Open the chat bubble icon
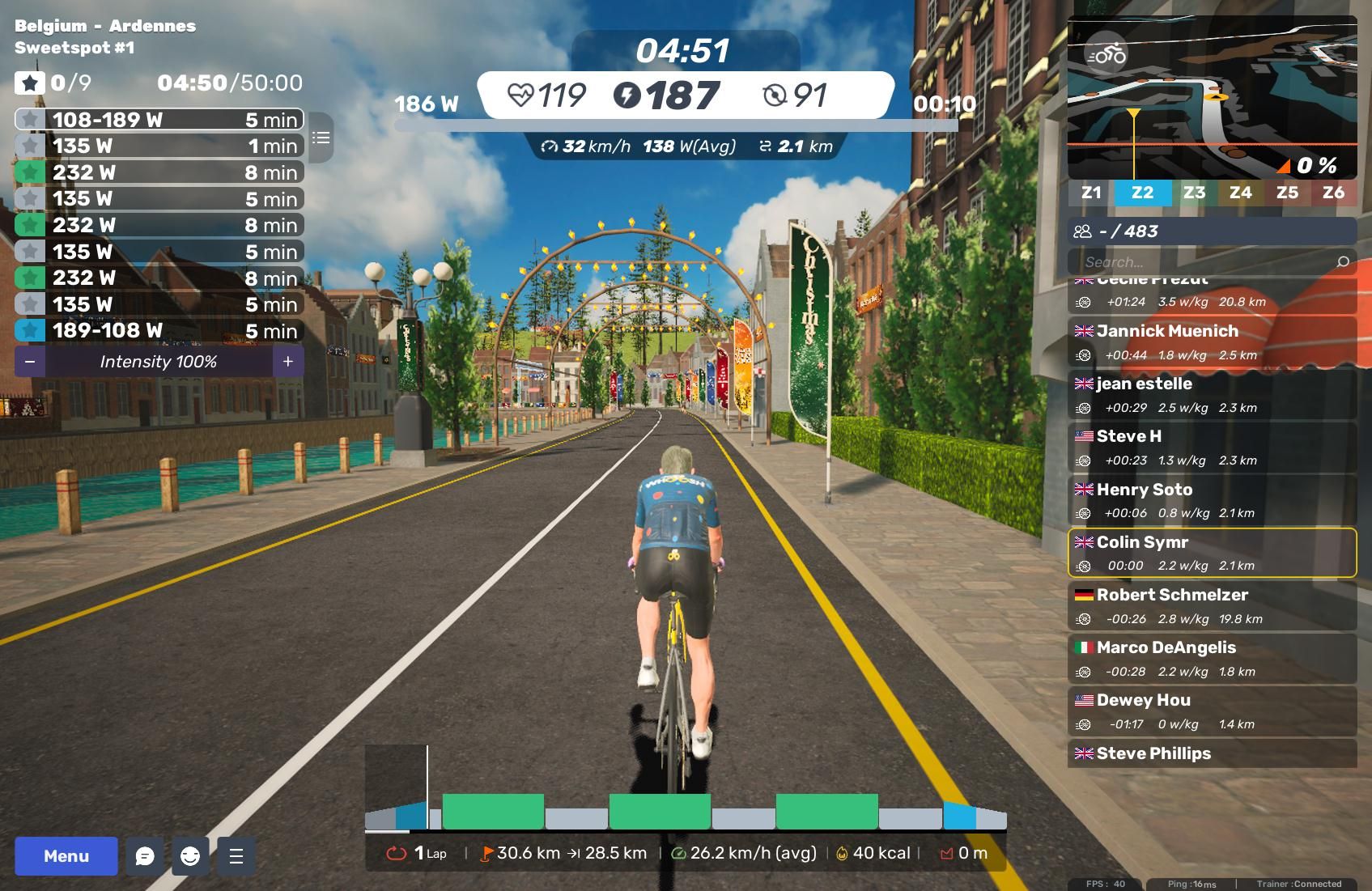The image size is (1372, 891). tap(145, 856)
